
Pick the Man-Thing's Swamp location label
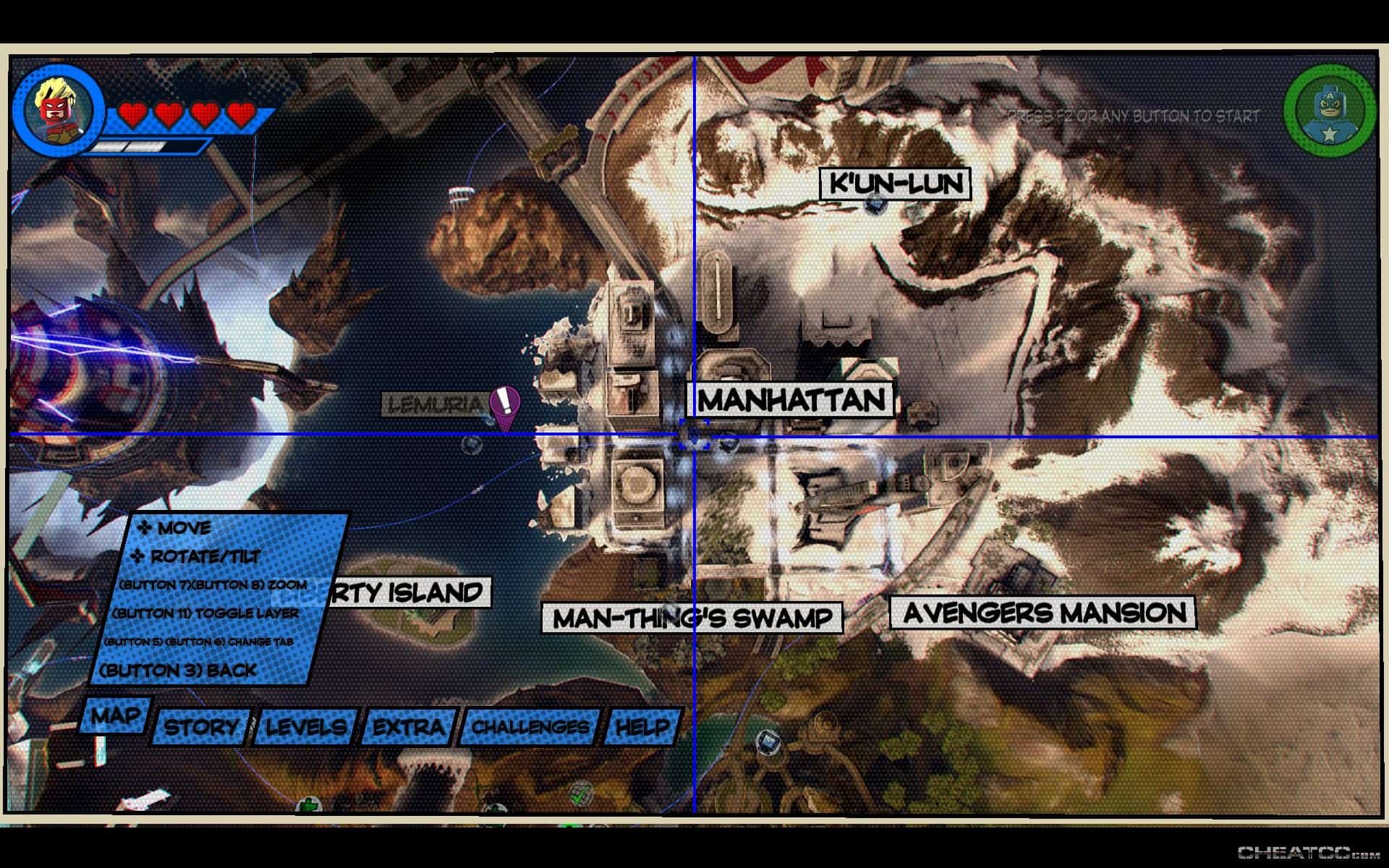[x=692, y=618]
